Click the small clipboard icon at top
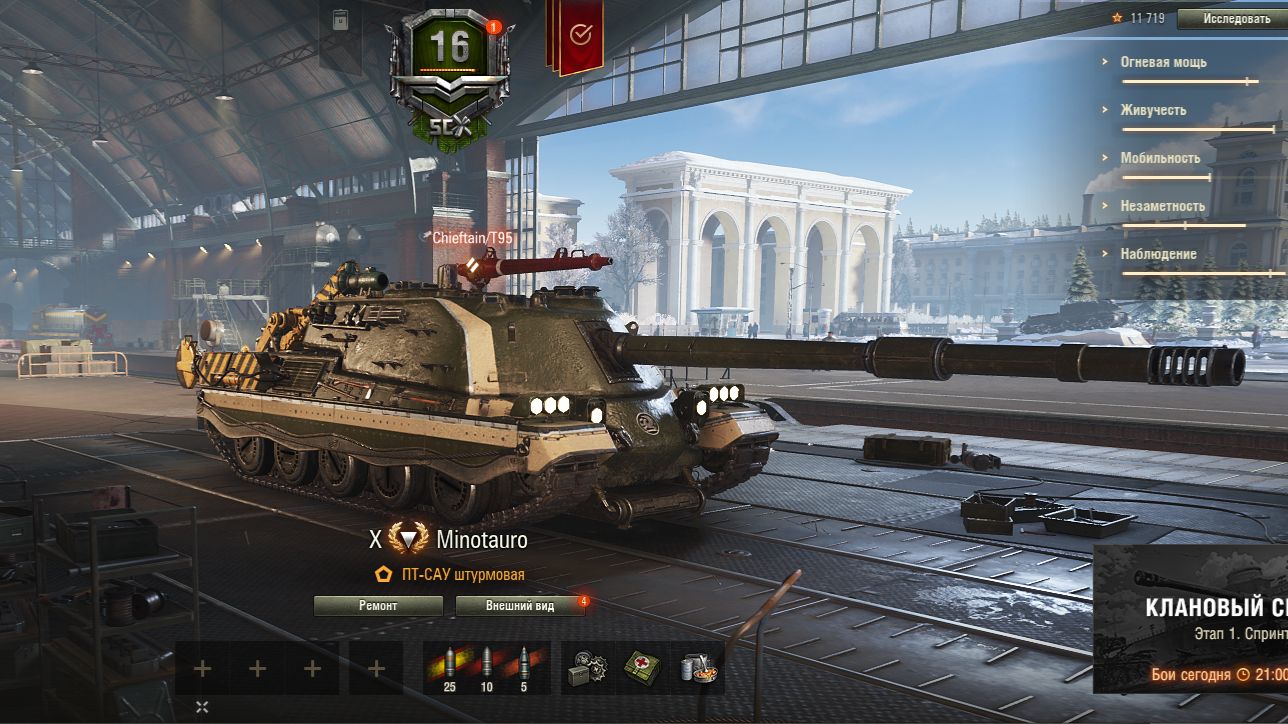This screenshot has width=1288, height=724. (x=341, y=20)
